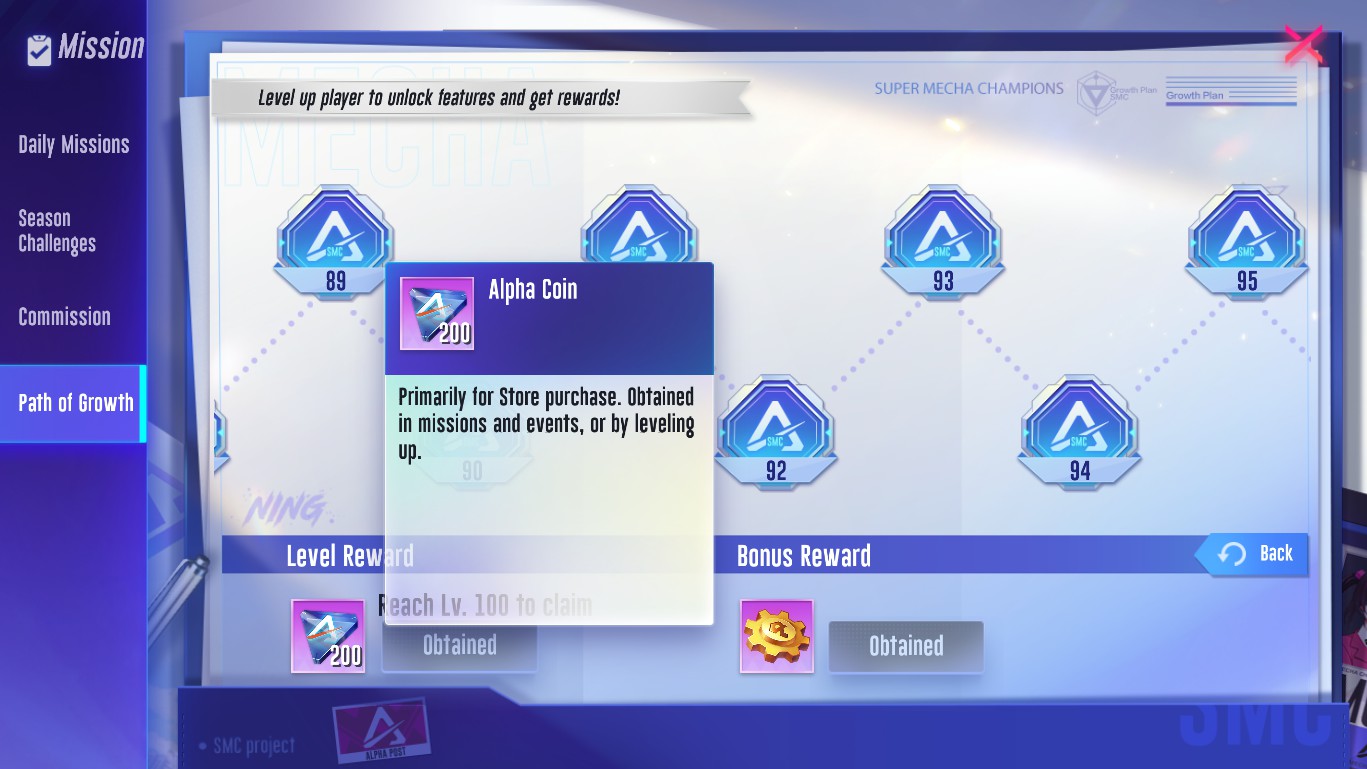Screen dimensions: 1367x769
Task: Close the Mission window with the red X
Action: 1303,45
